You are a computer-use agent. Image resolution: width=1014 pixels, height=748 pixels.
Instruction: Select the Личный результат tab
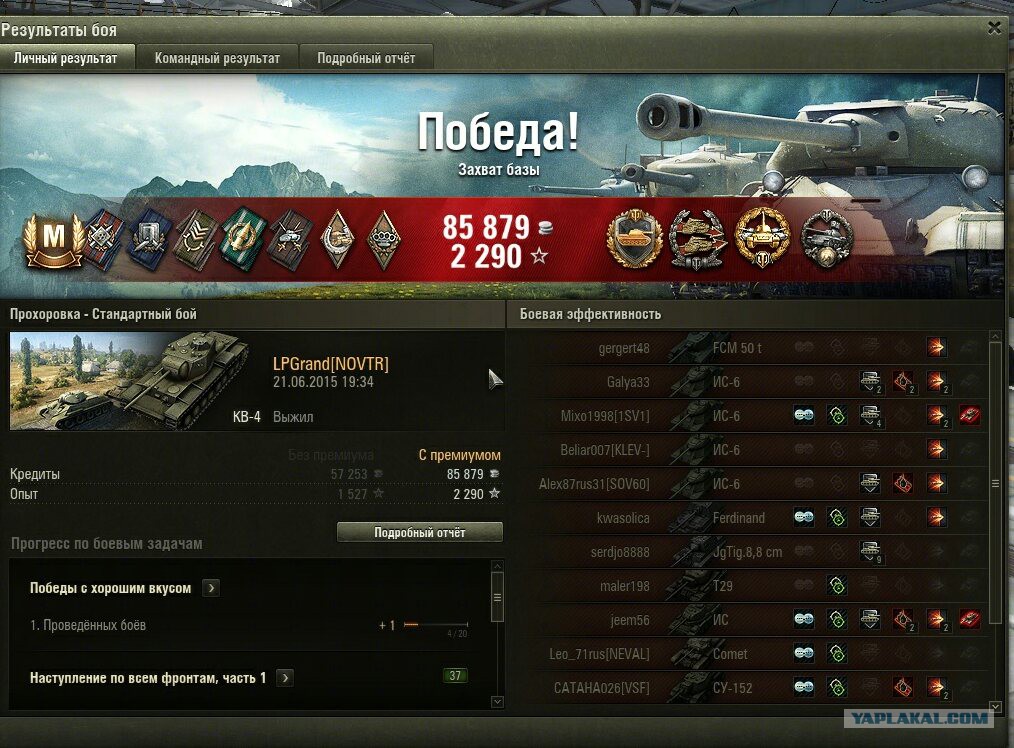(x=65, y=58)
